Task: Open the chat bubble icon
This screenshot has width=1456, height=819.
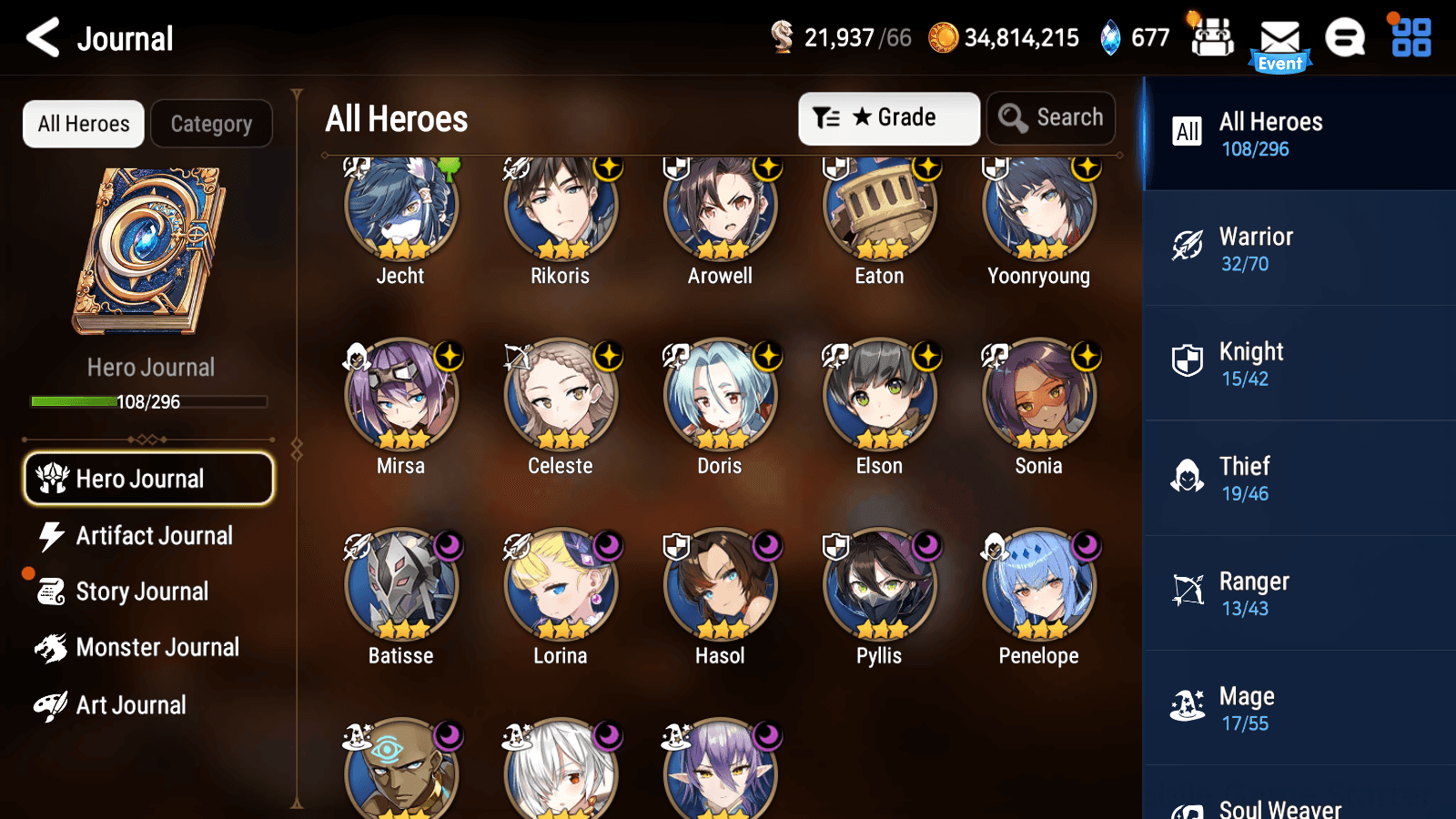Action: tap(1345, 38)
